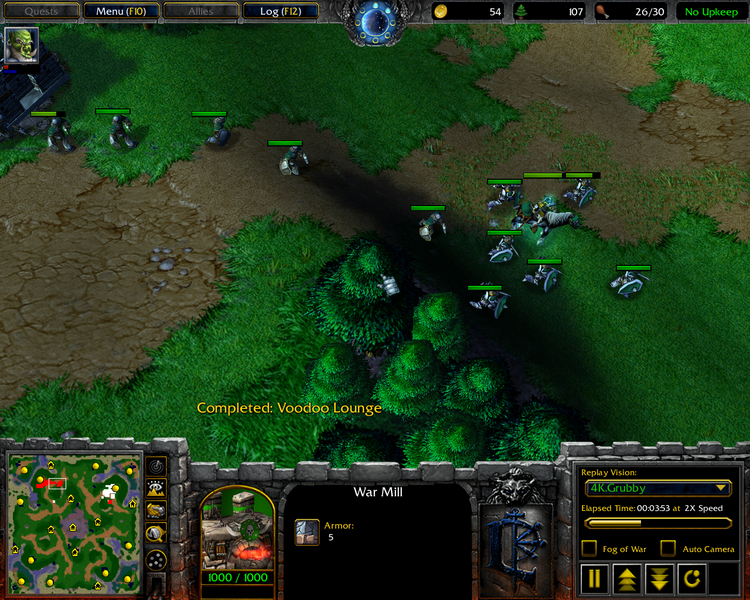Decrease the replay speed

[659, 578]
